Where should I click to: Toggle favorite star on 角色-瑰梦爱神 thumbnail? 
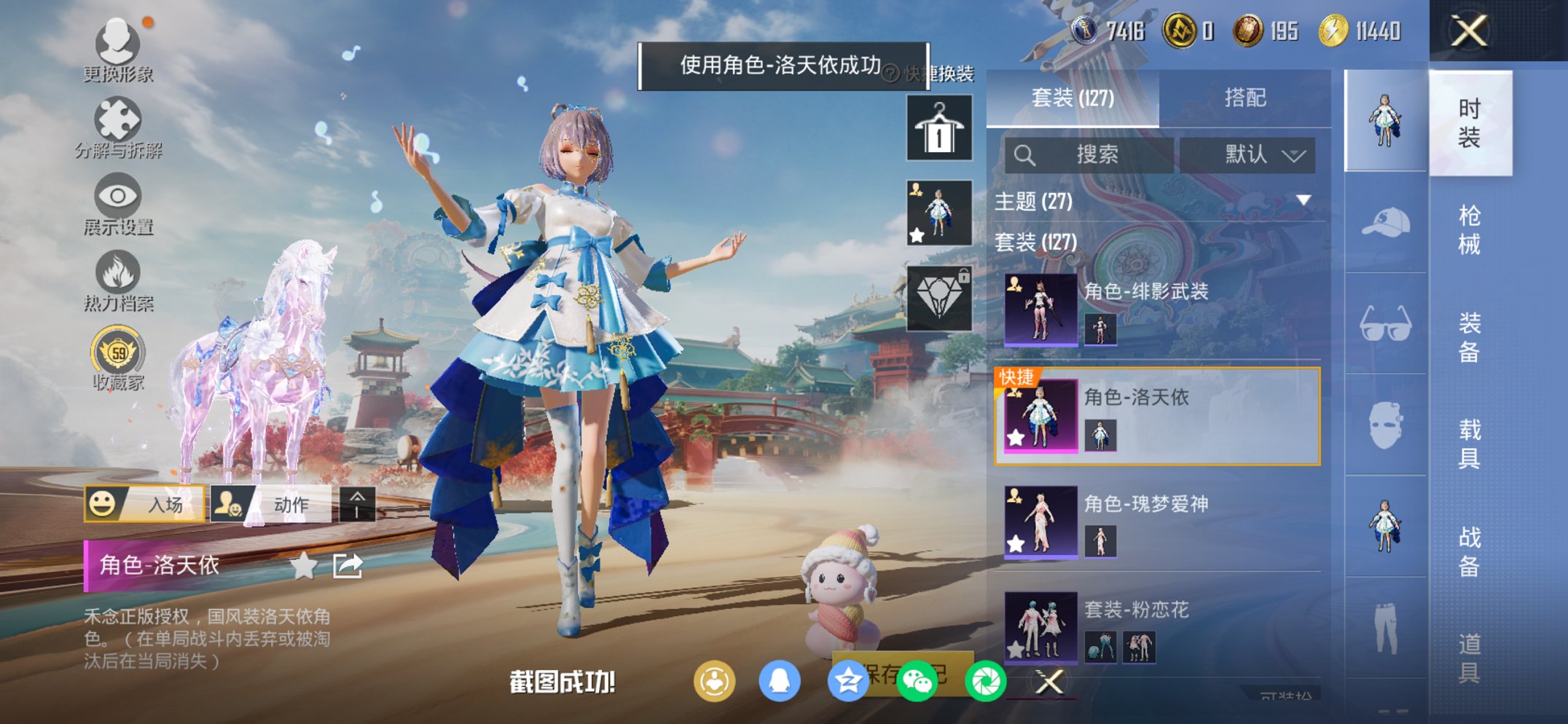click(x=1014, y=542)
